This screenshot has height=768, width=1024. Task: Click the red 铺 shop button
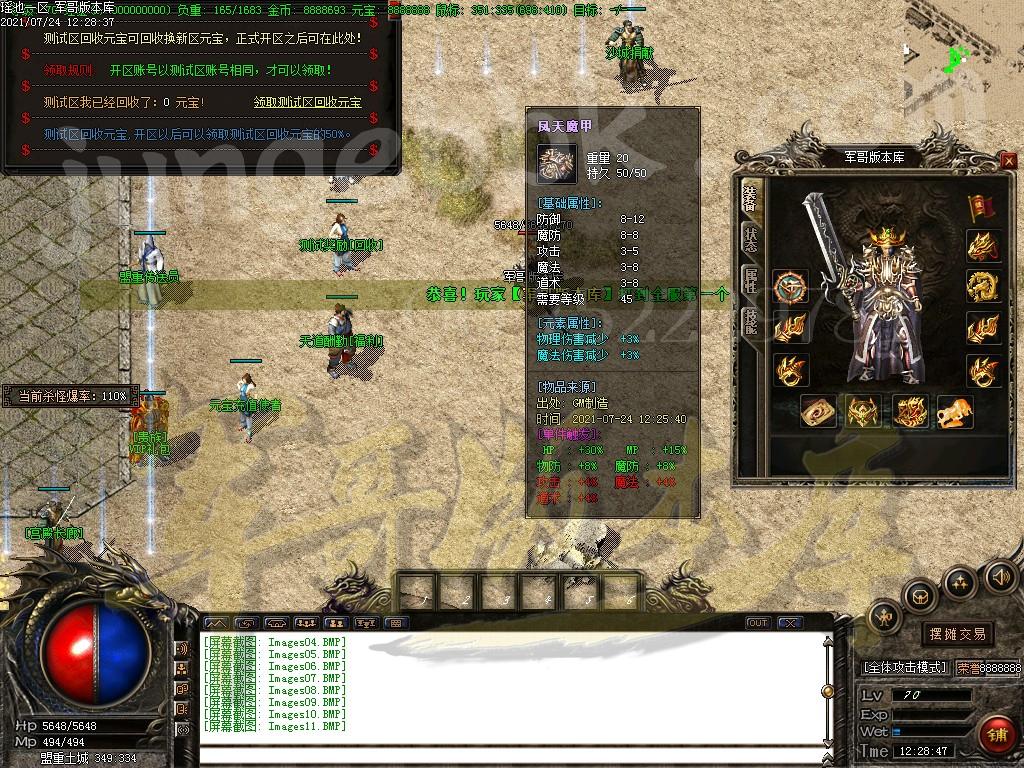pos(996,734)
